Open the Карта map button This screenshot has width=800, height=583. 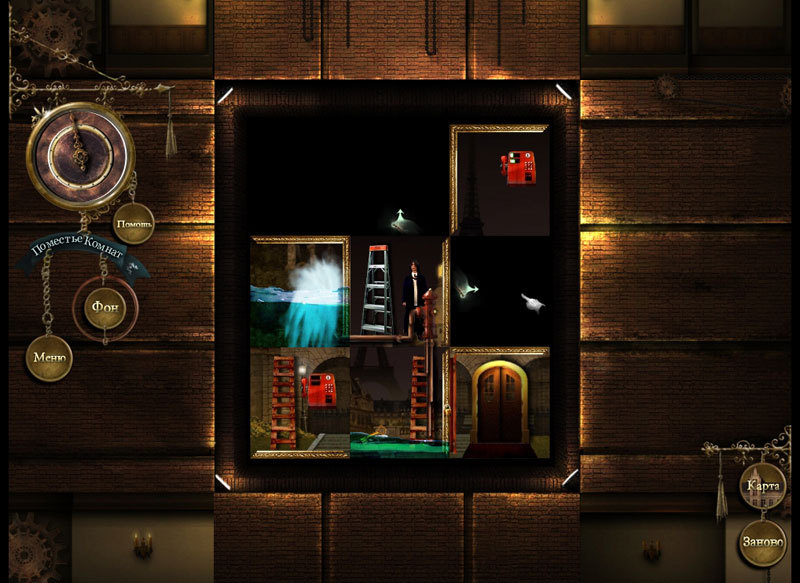[763, 486]
